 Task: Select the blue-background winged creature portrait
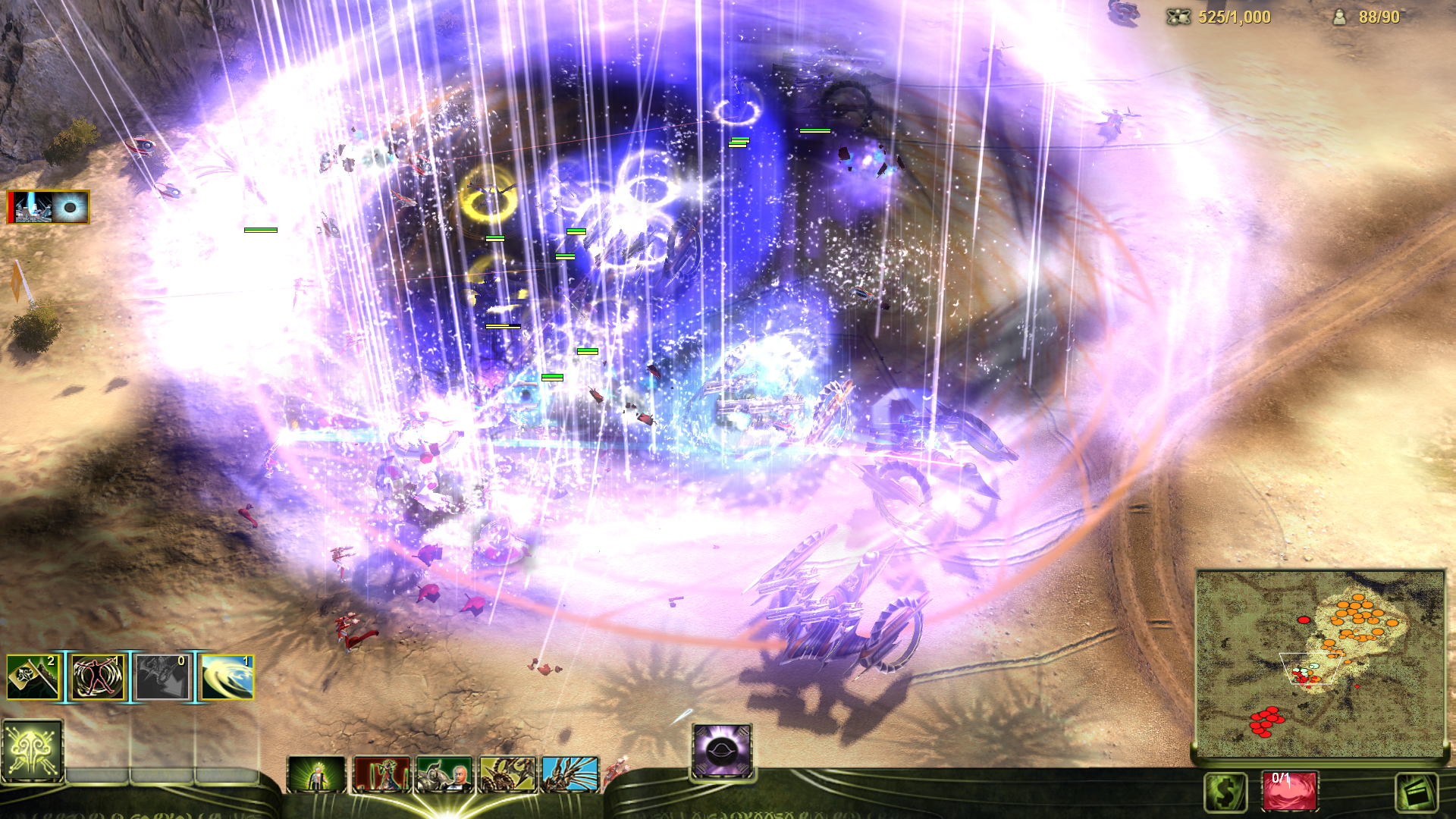pyautogui.click(x=570, y=774)
